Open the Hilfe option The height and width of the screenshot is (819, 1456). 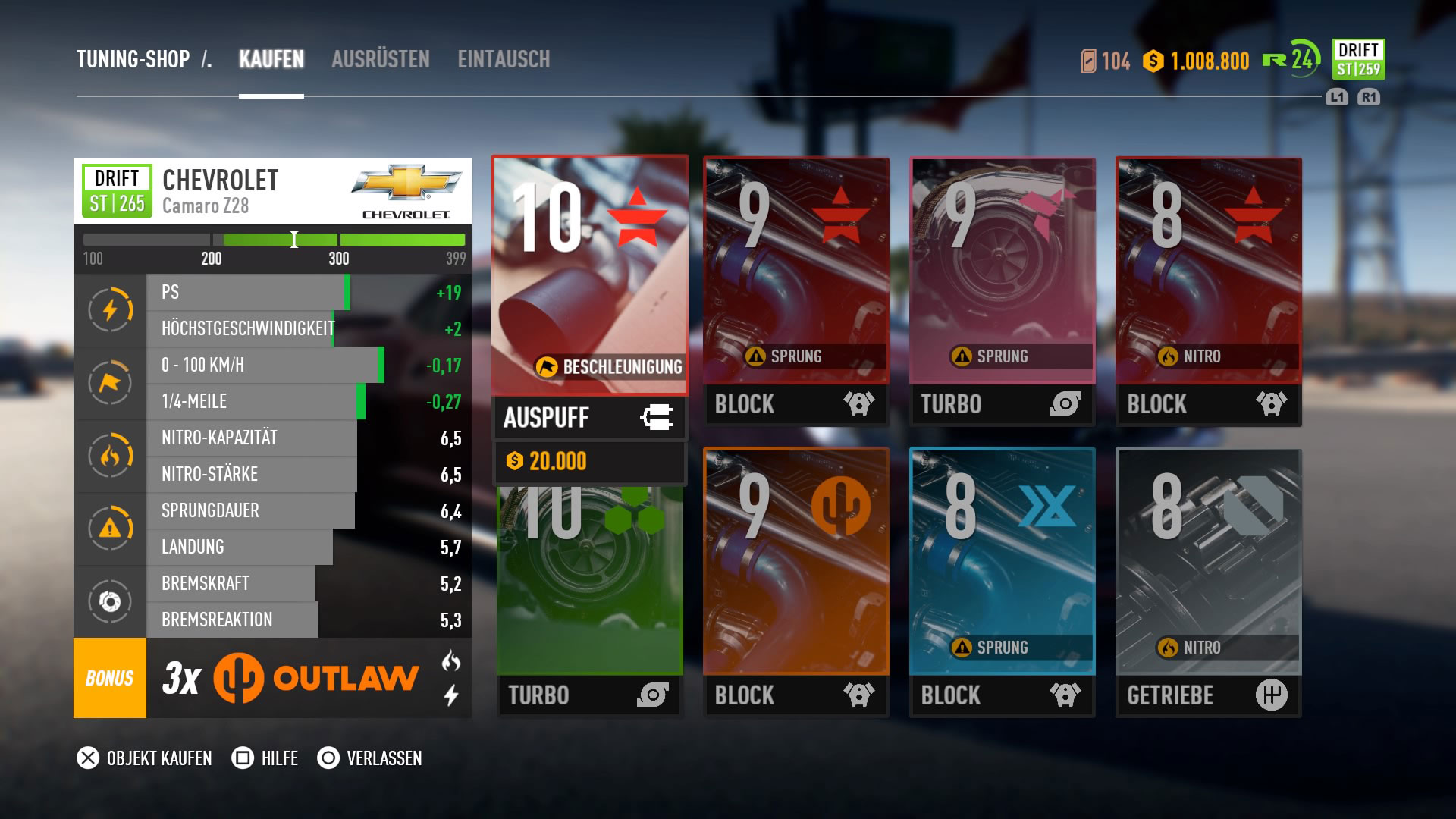tap(265, 758)
